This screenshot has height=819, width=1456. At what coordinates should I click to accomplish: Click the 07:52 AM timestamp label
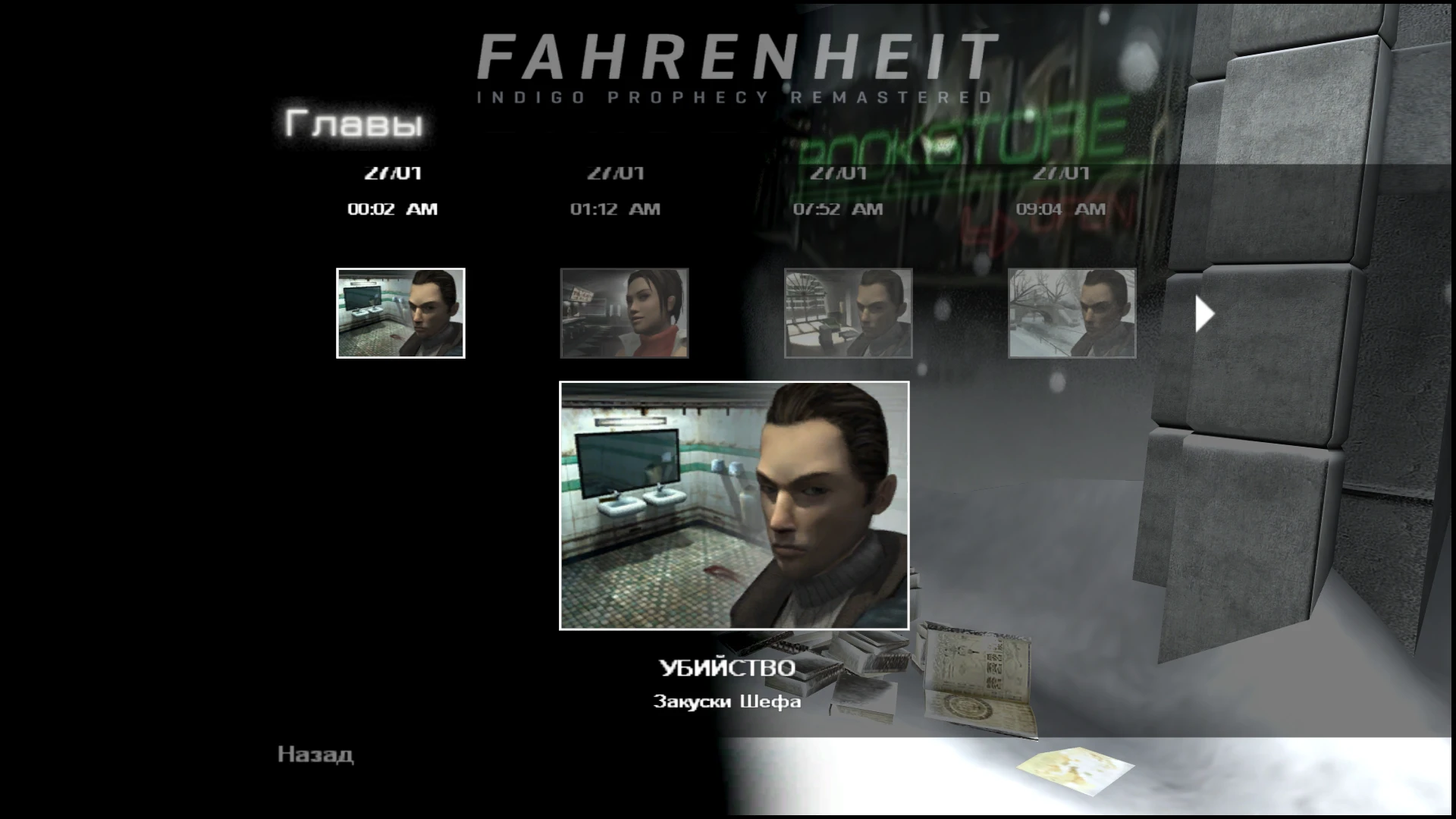point(839,209)
